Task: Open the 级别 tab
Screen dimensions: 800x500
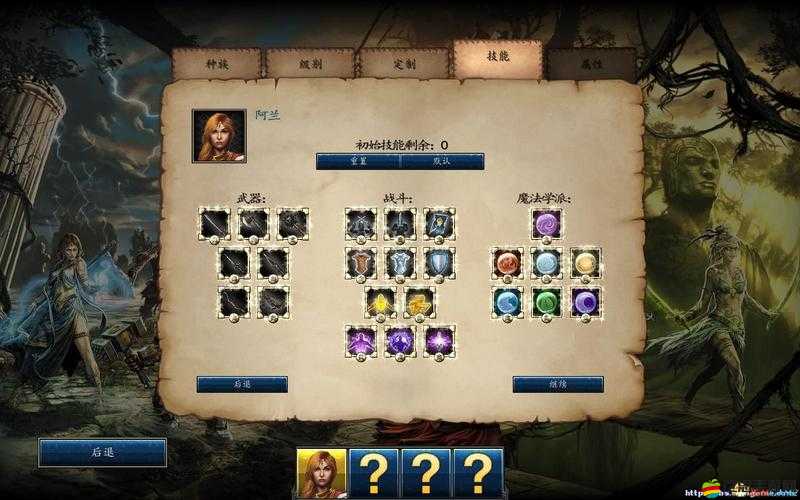Action: point(309,62)
